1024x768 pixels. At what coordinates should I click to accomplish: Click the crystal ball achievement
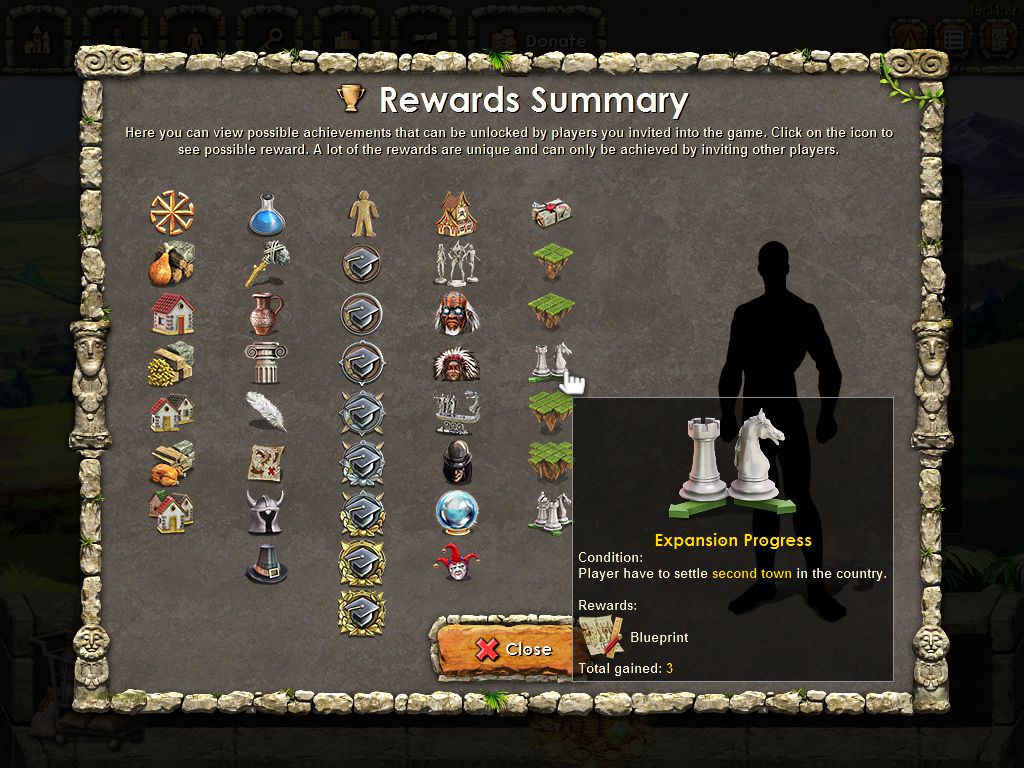(456, 512)
